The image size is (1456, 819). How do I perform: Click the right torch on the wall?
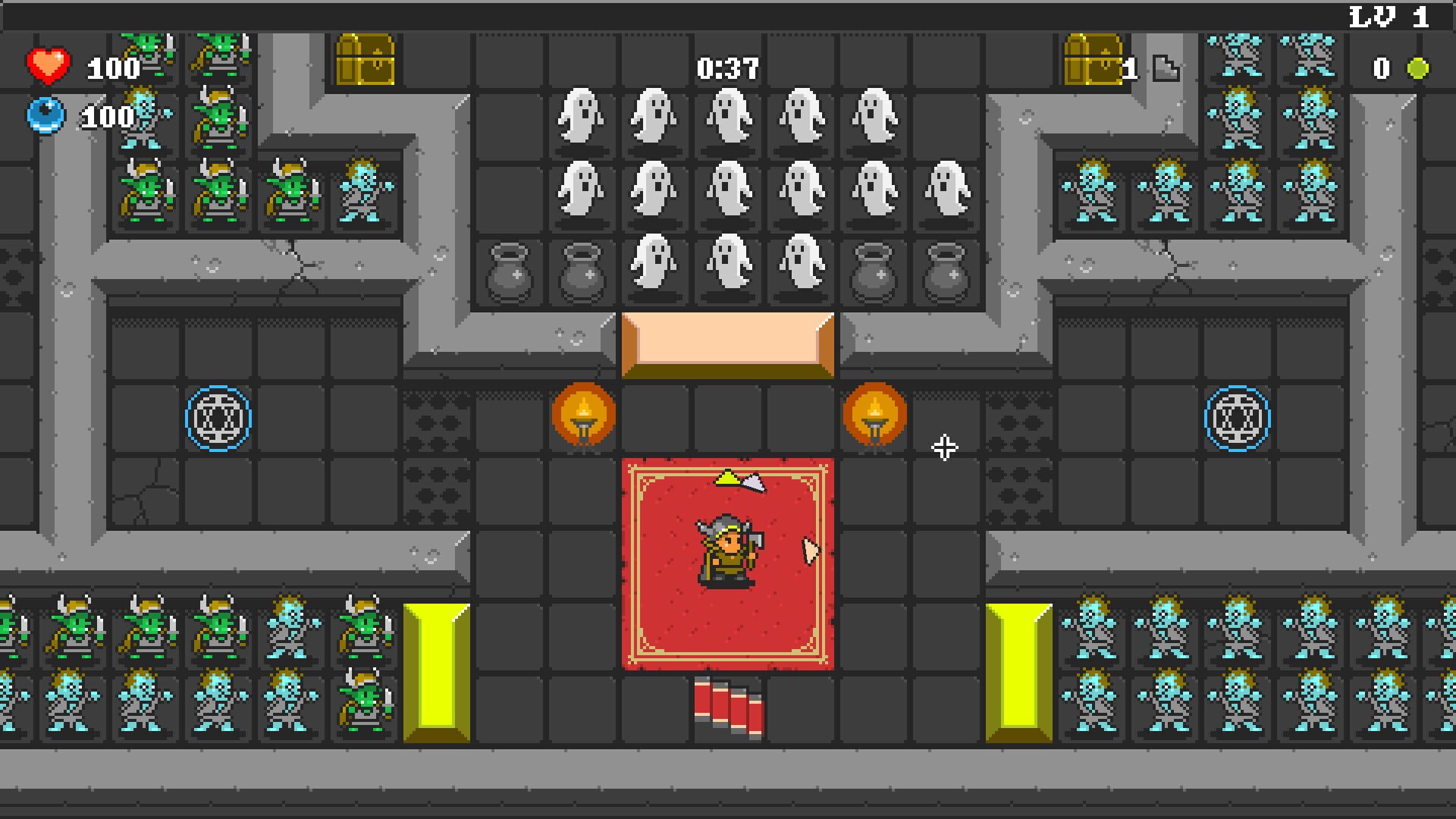[x=874, y=416]
